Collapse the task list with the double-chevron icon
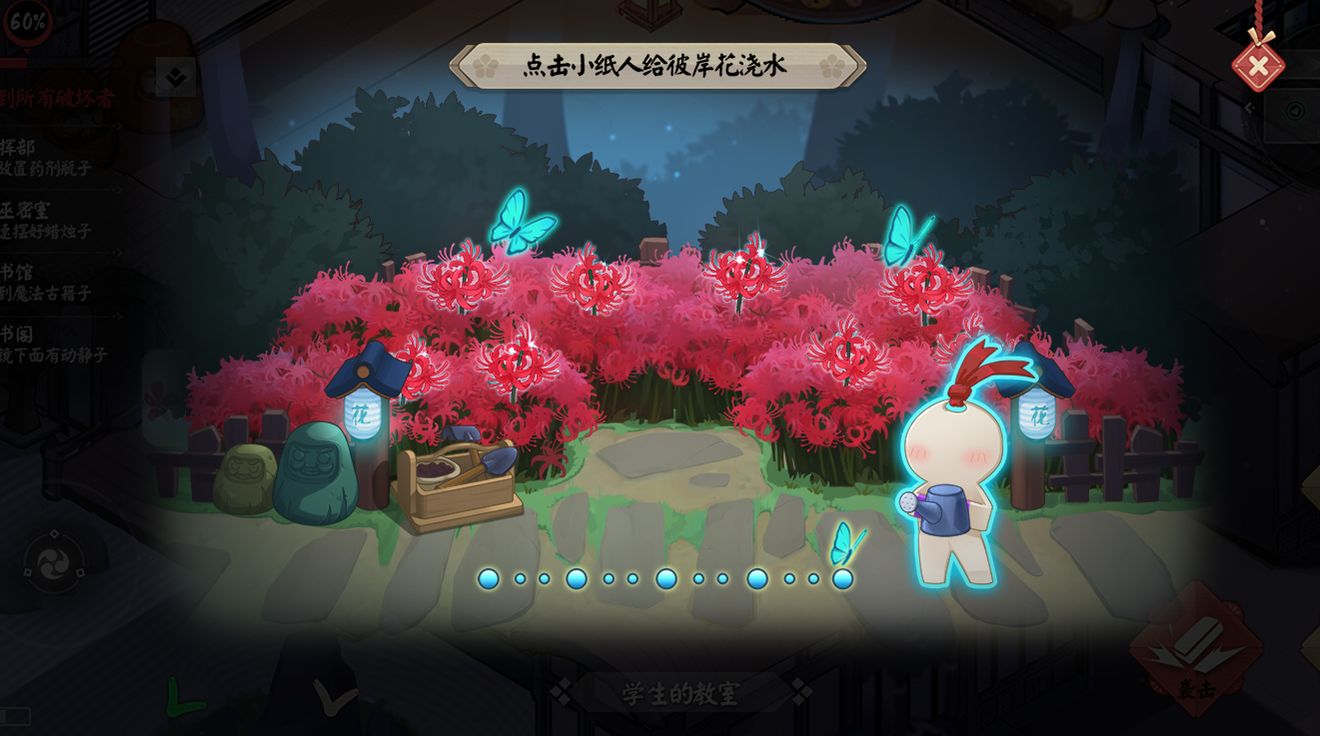The image size is (1320, 736). (174, 76)
